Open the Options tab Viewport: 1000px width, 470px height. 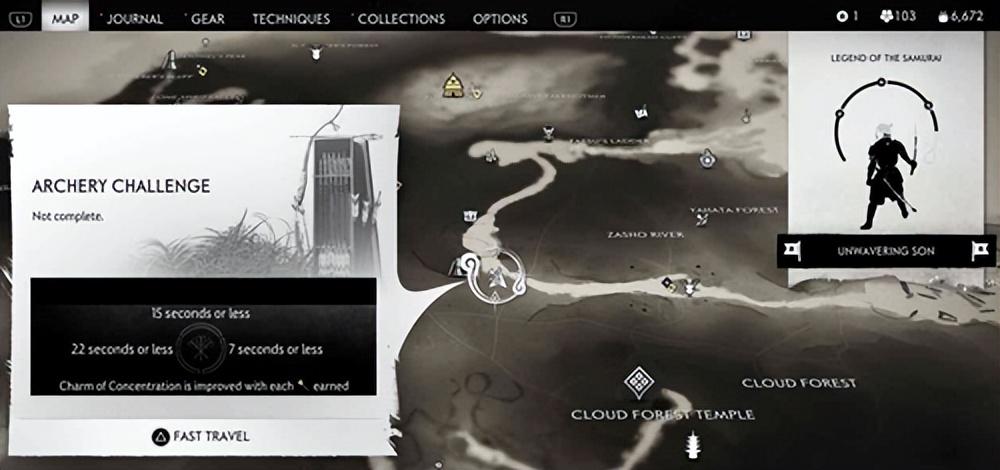[x=499, y=18]
